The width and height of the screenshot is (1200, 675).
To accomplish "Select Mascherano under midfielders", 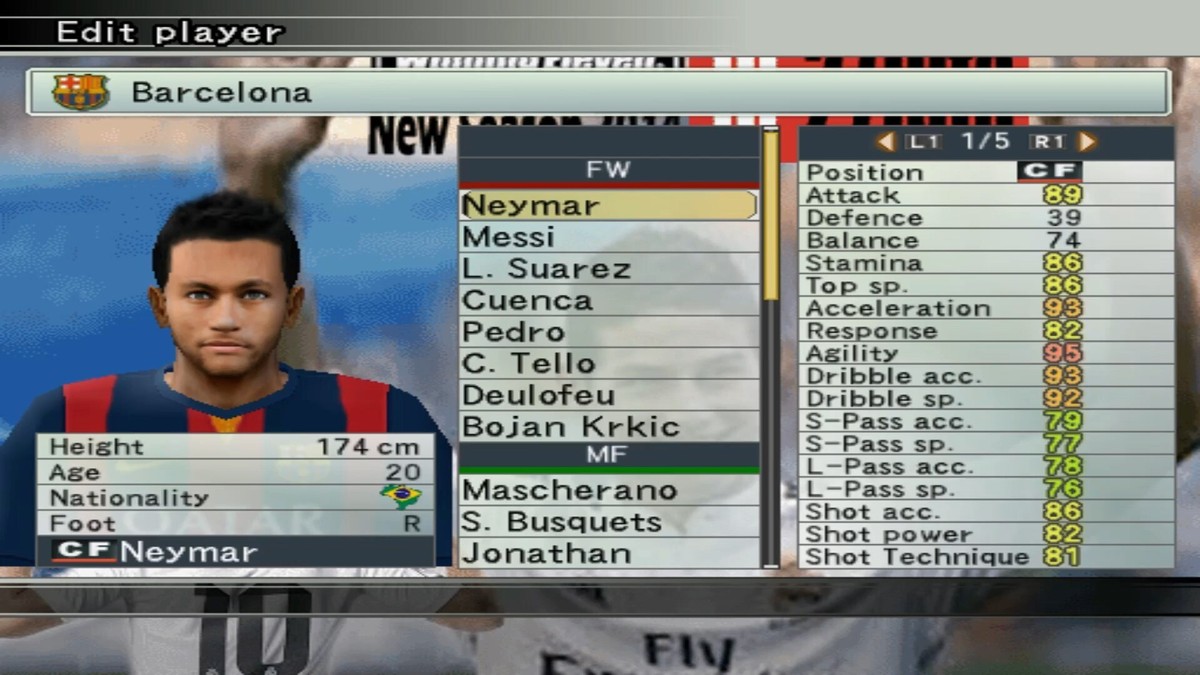I will click(608, 490).
